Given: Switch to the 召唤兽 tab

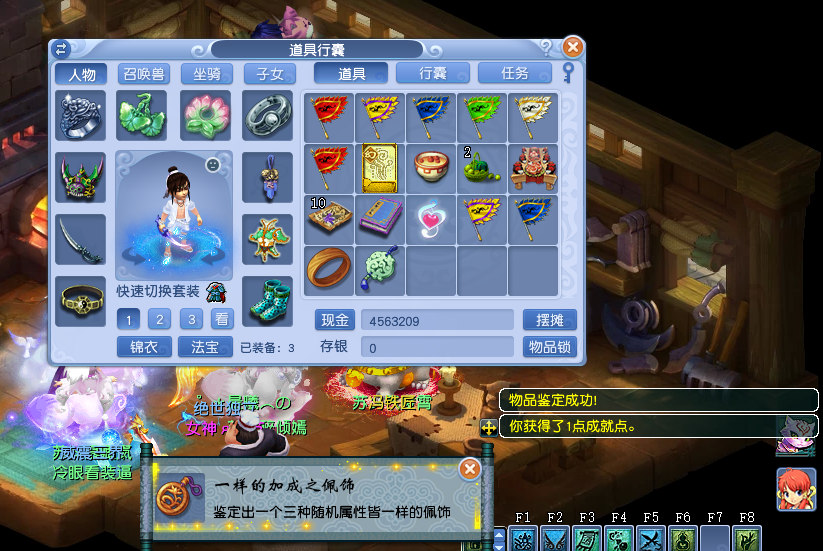Looking at the screenshot, I should point(144,74).
